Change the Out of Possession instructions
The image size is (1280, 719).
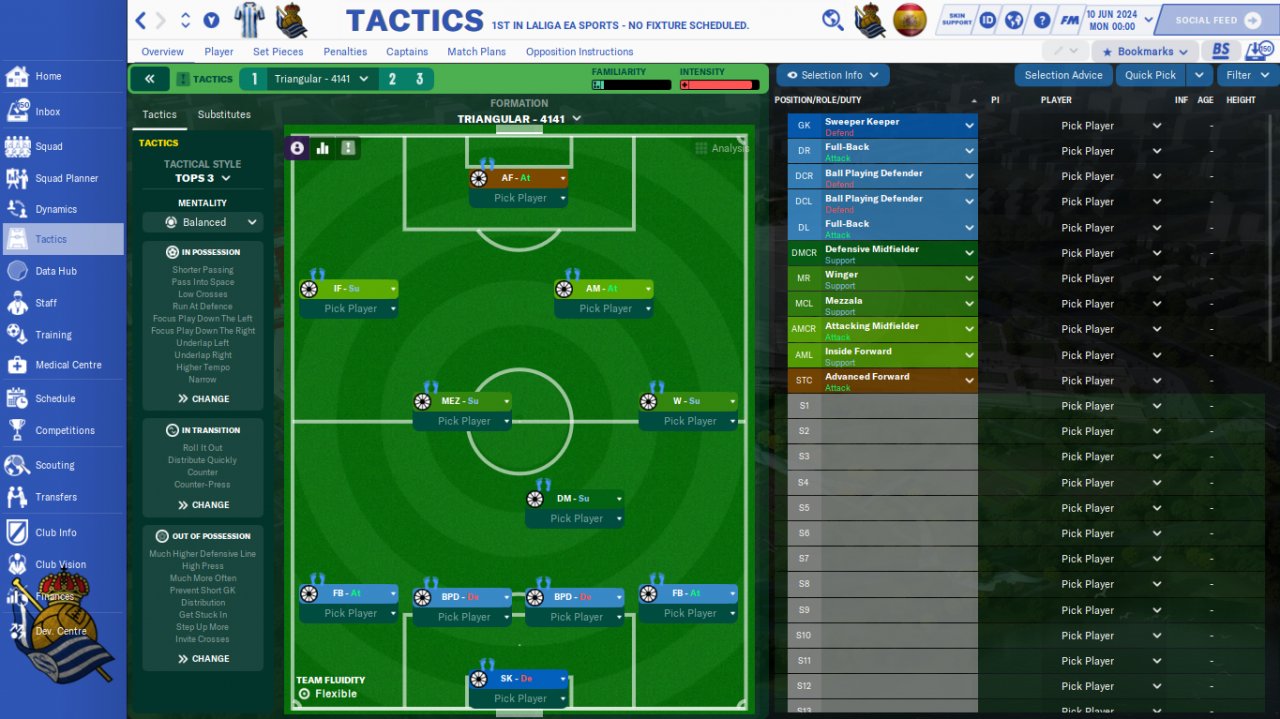204,659
